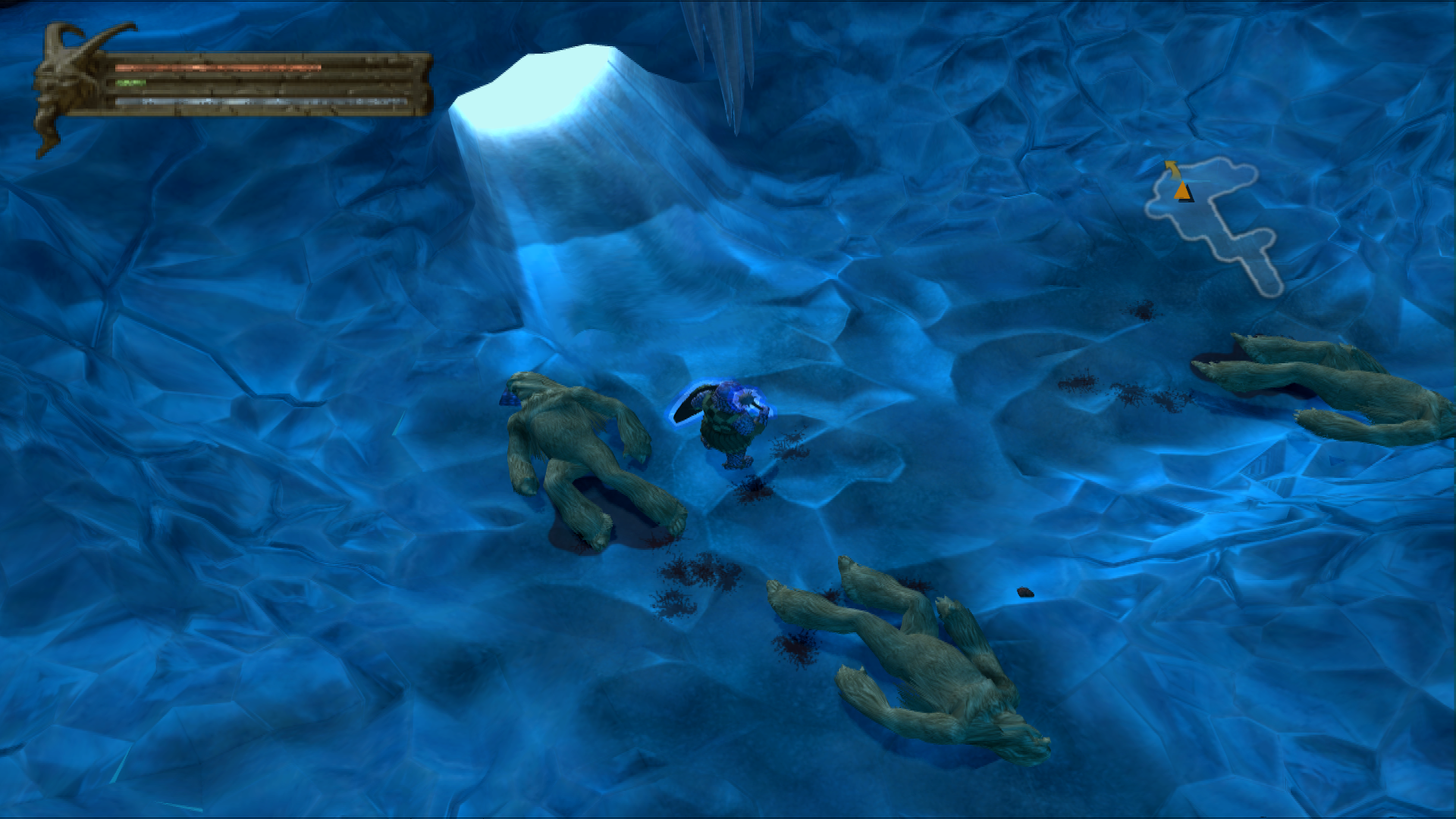Select the orange player arrow on minimap
The height and width of the screenshot is (819, 1456).
click(1181, 191)
